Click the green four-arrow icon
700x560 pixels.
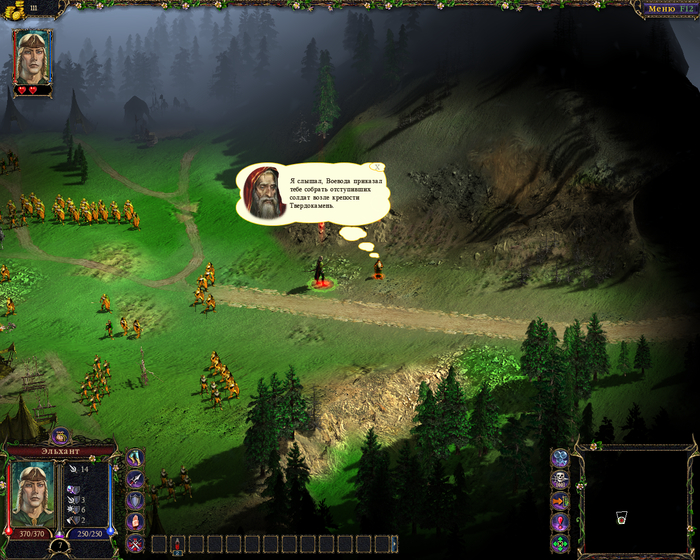point(560,544)
